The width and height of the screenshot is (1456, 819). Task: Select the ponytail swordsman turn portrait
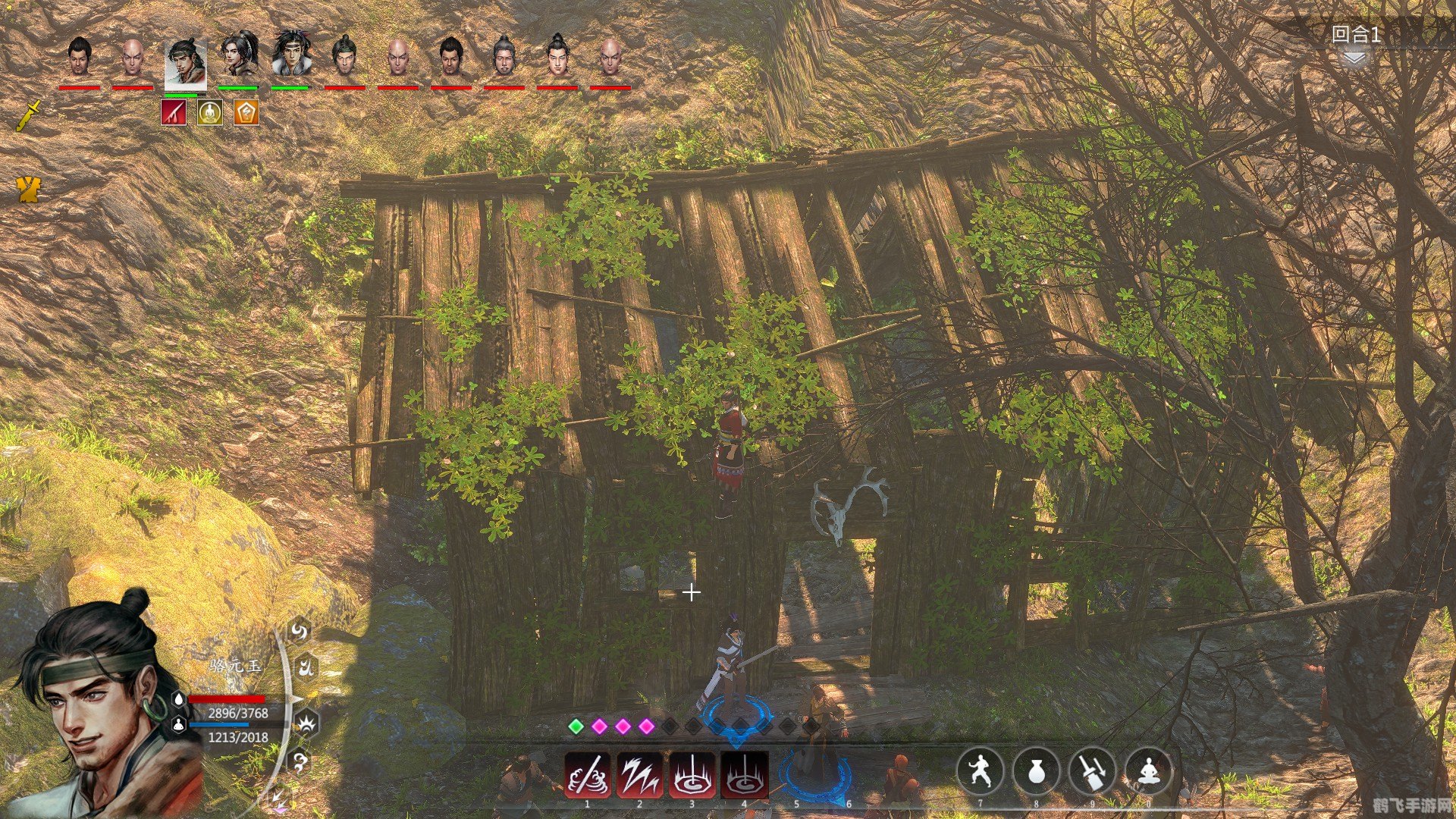pyautogui.click(x=239, y=55)
